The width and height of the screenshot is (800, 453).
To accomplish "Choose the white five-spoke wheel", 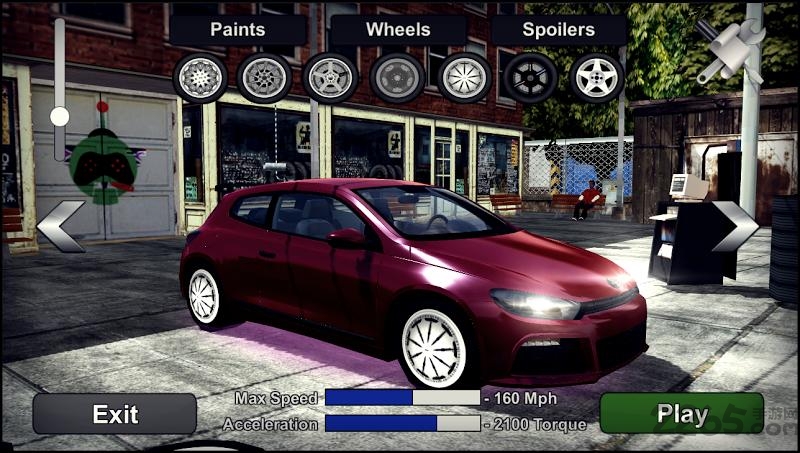I will pos(597,77).
